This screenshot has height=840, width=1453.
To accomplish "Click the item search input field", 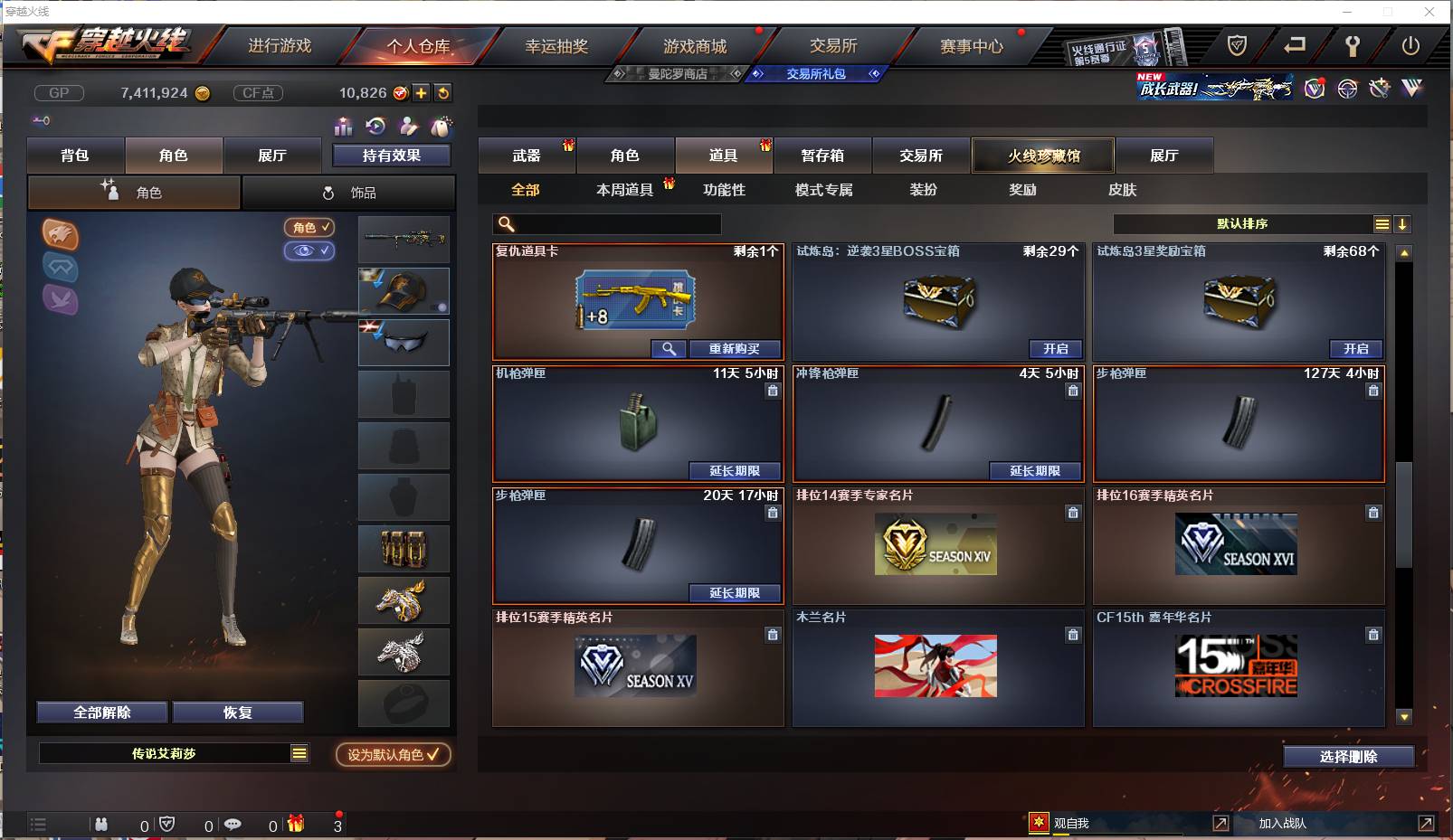I will tap(606, 223).
